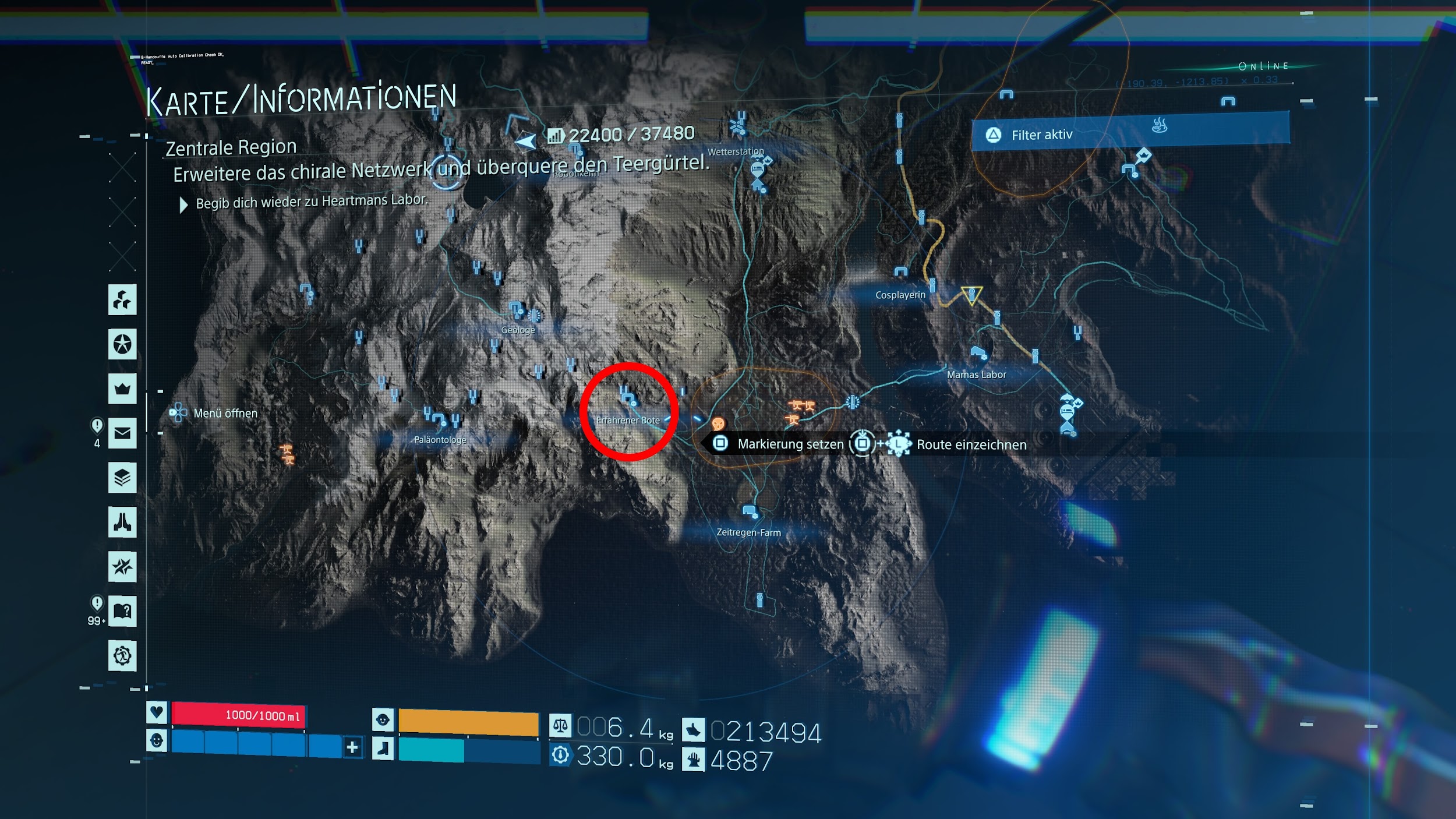Open the cargo boxes menu icon
Image resolution: width=1456 pixels, height=819 pixels.
122,300
